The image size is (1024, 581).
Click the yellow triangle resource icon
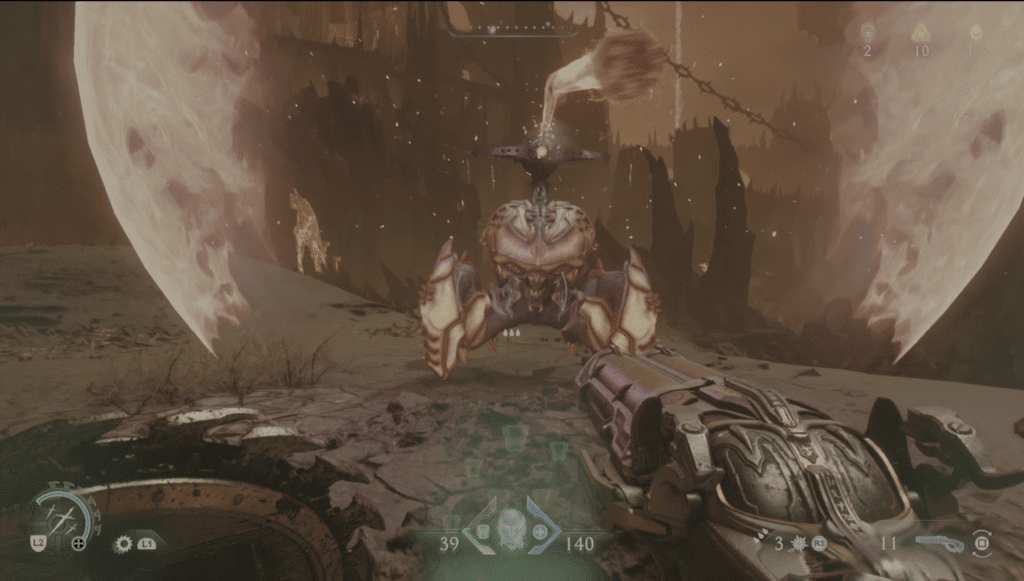pos(921,33)
